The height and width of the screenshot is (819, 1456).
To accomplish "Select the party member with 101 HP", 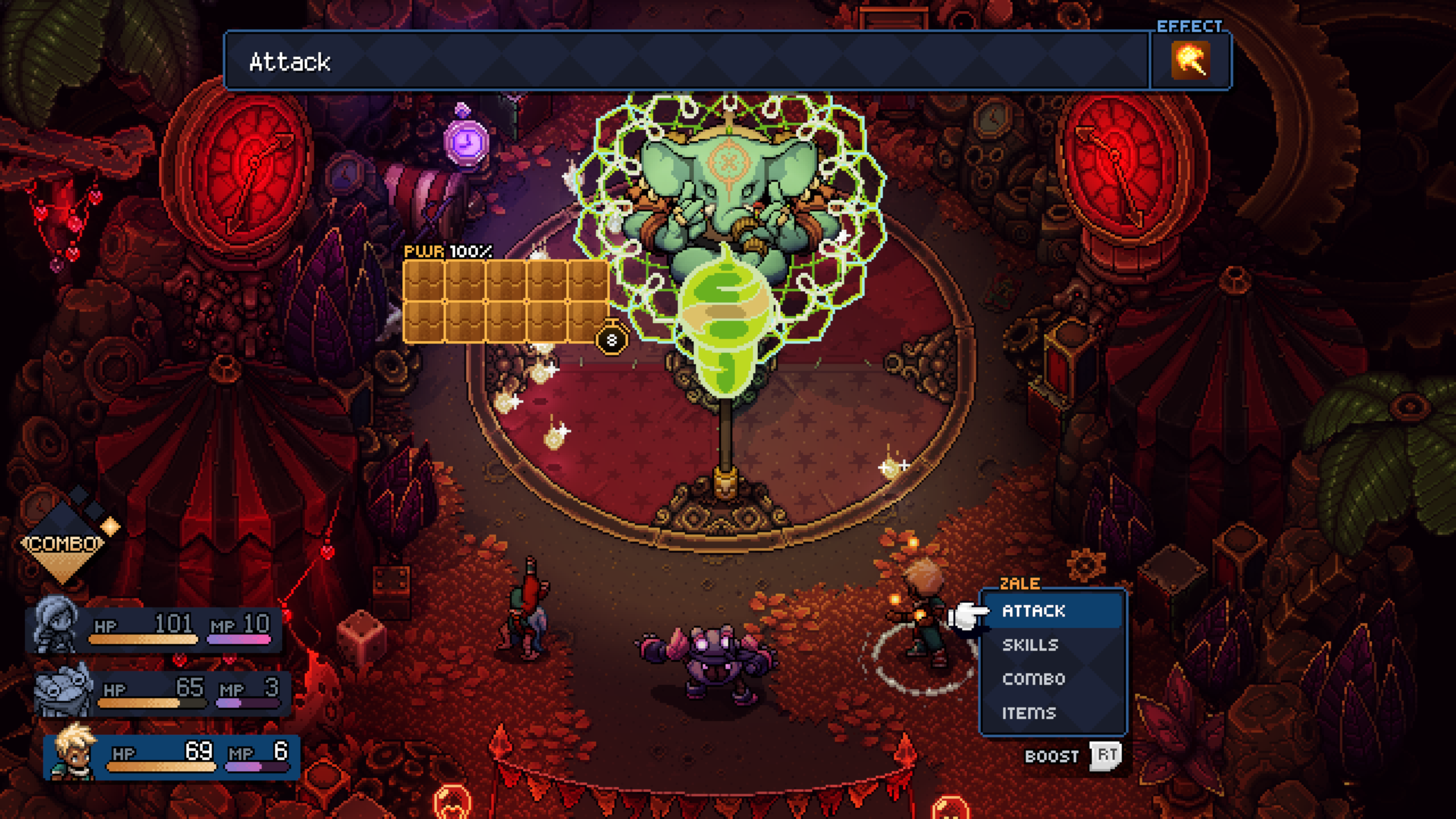I will 155,629.
